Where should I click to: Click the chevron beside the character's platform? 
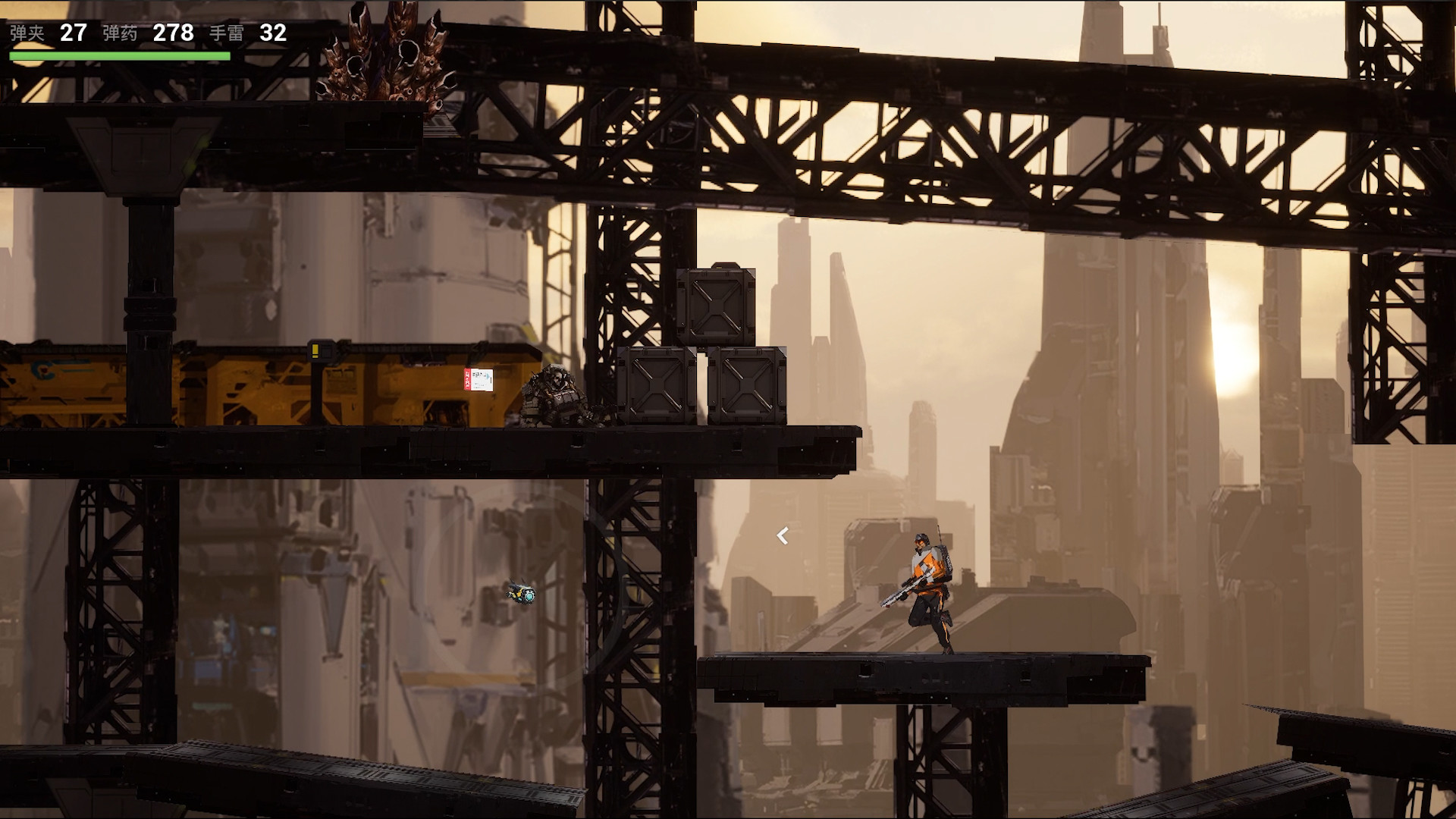point(781,535)
